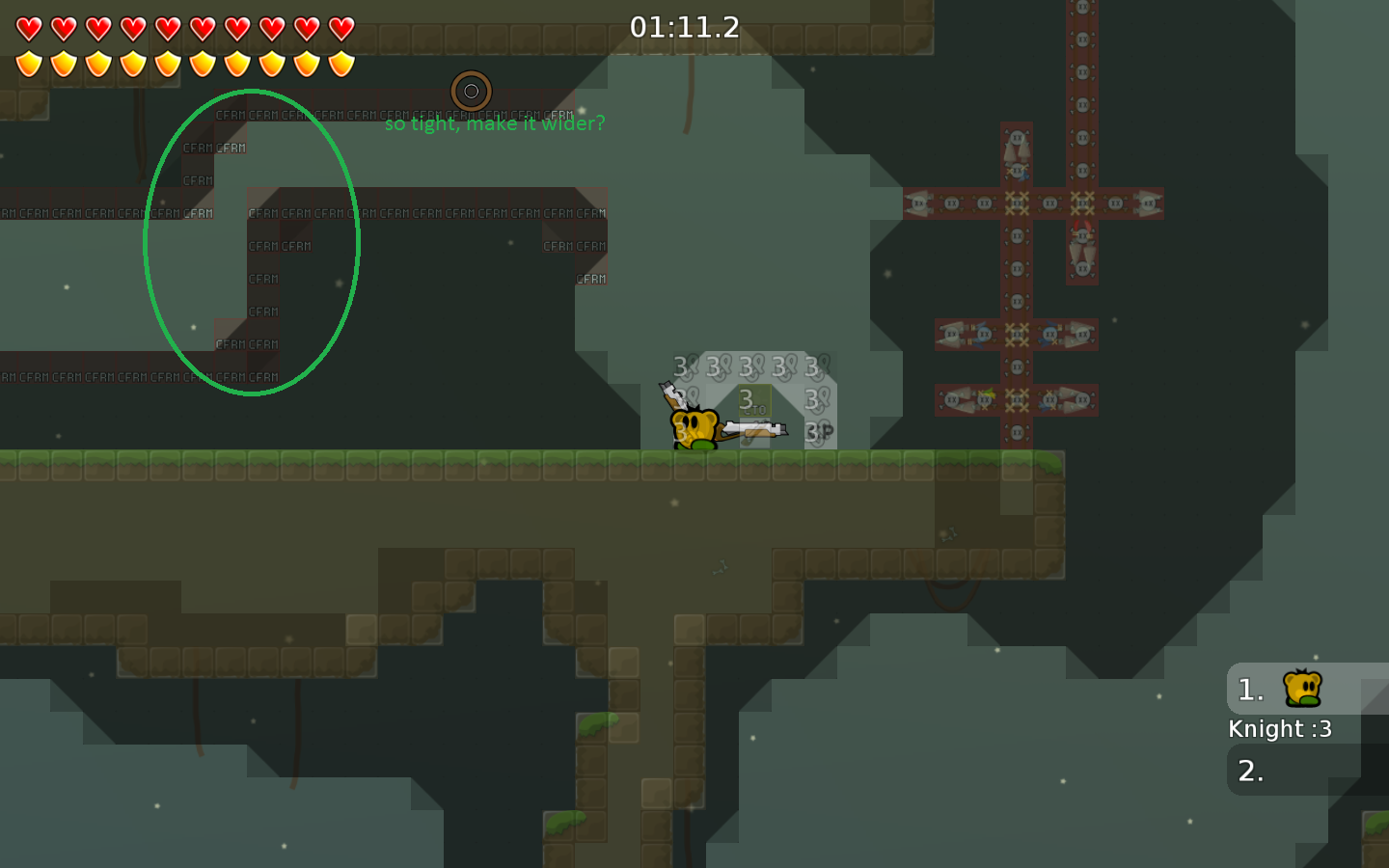Click the Knight :3 name label
Image resolution: width=1389 pixels, height=868 pixels.
(1280, 729)
